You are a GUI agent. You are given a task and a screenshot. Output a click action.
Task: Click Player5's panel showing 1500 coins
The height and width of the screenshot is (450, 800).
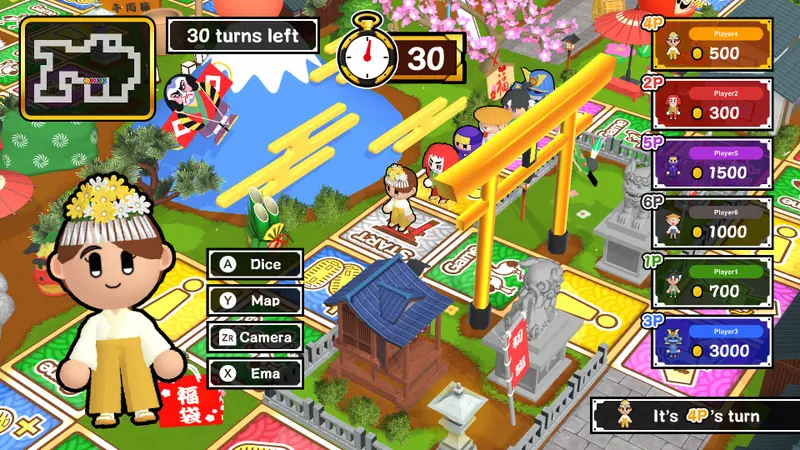[x=712, y=162]
